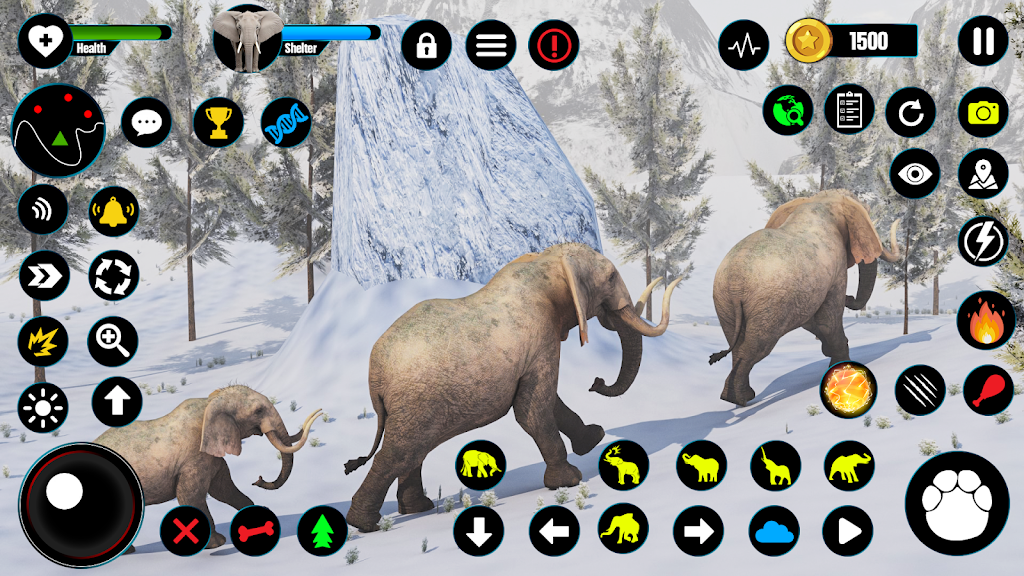Tap the red exclamation alert icon
The height and width of the screenshot is (576, 1024).
(554, 45)
